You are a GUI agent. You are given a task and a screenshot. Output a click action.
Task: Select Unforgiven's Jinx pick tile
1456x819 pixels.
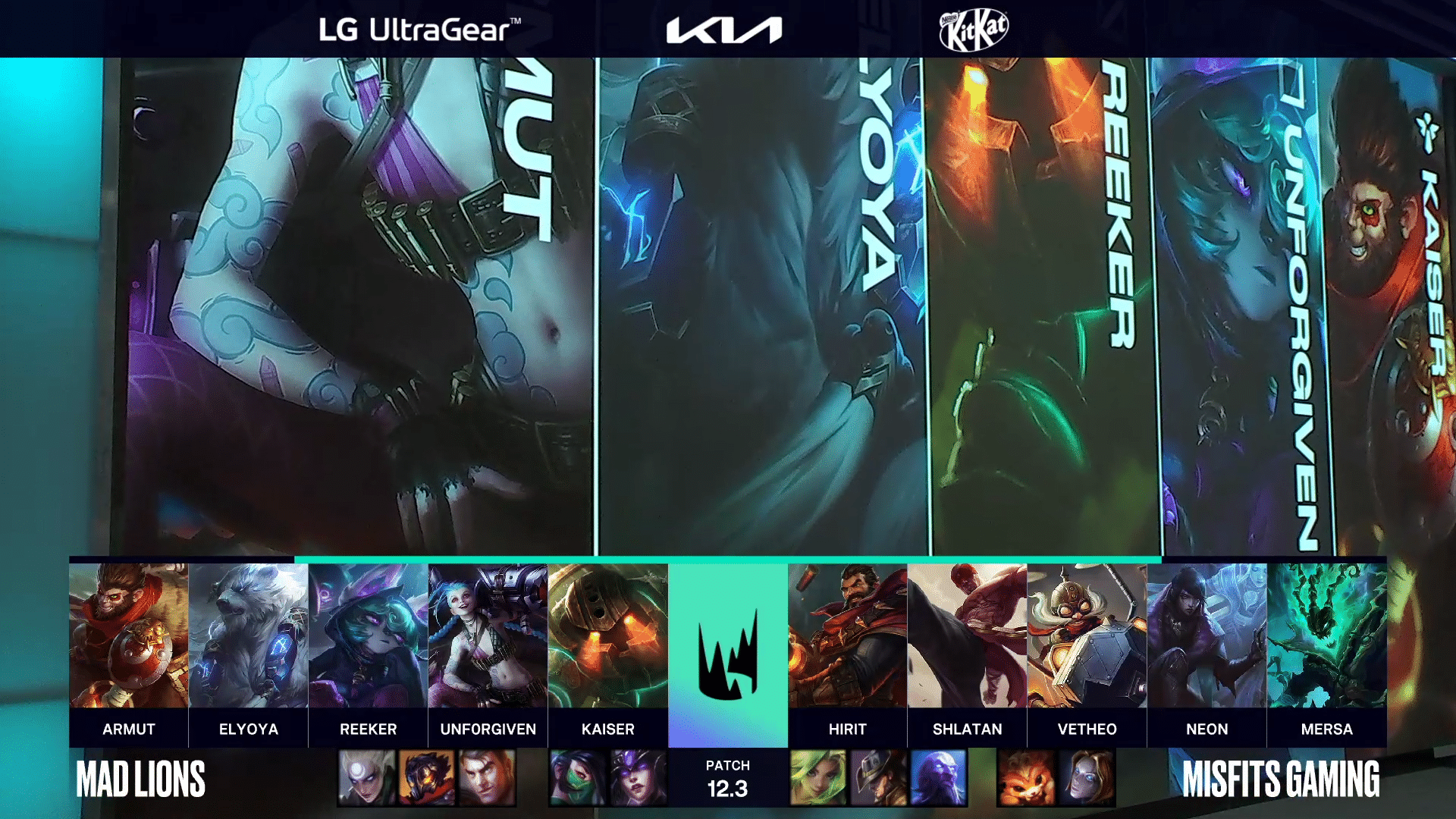tap(488, 635)
